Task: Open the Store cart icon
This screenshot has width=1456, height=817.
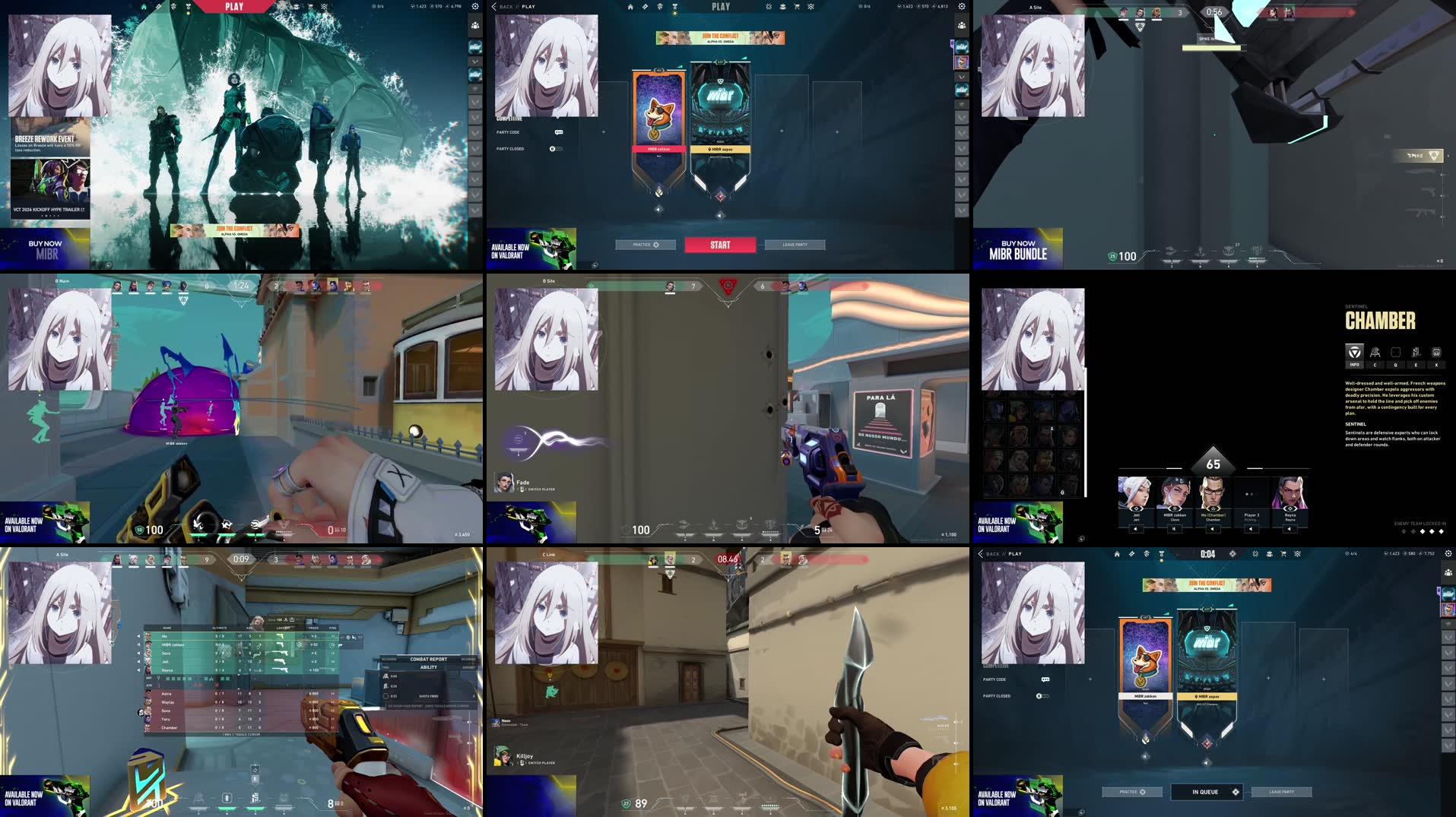Action: (x=796, y=7)
